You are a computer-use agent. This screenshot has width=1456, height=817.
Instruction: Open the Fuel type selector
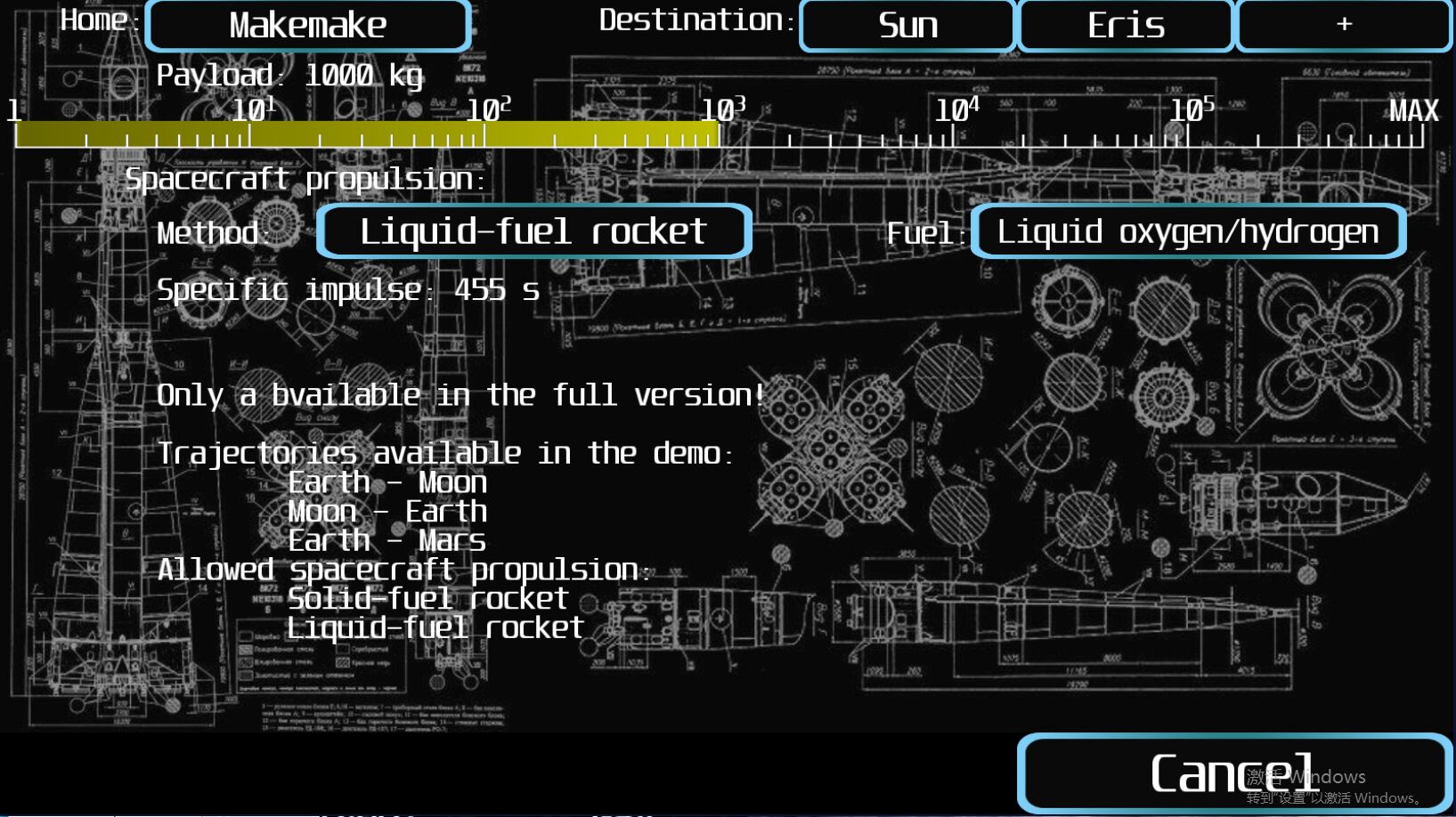(1187, 231)
